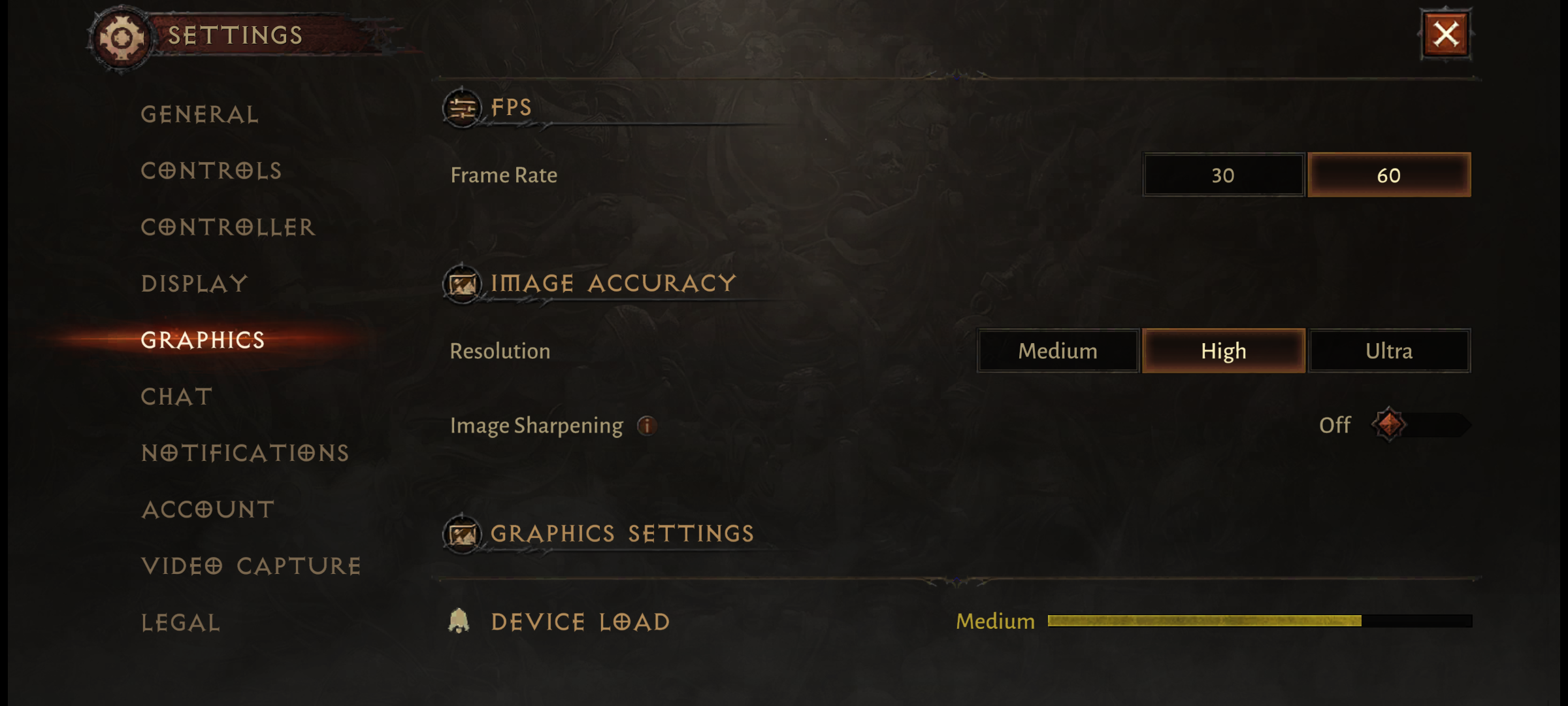Switch to the Controls section
Screen dimensions: 1568x706
coord(211,171)
